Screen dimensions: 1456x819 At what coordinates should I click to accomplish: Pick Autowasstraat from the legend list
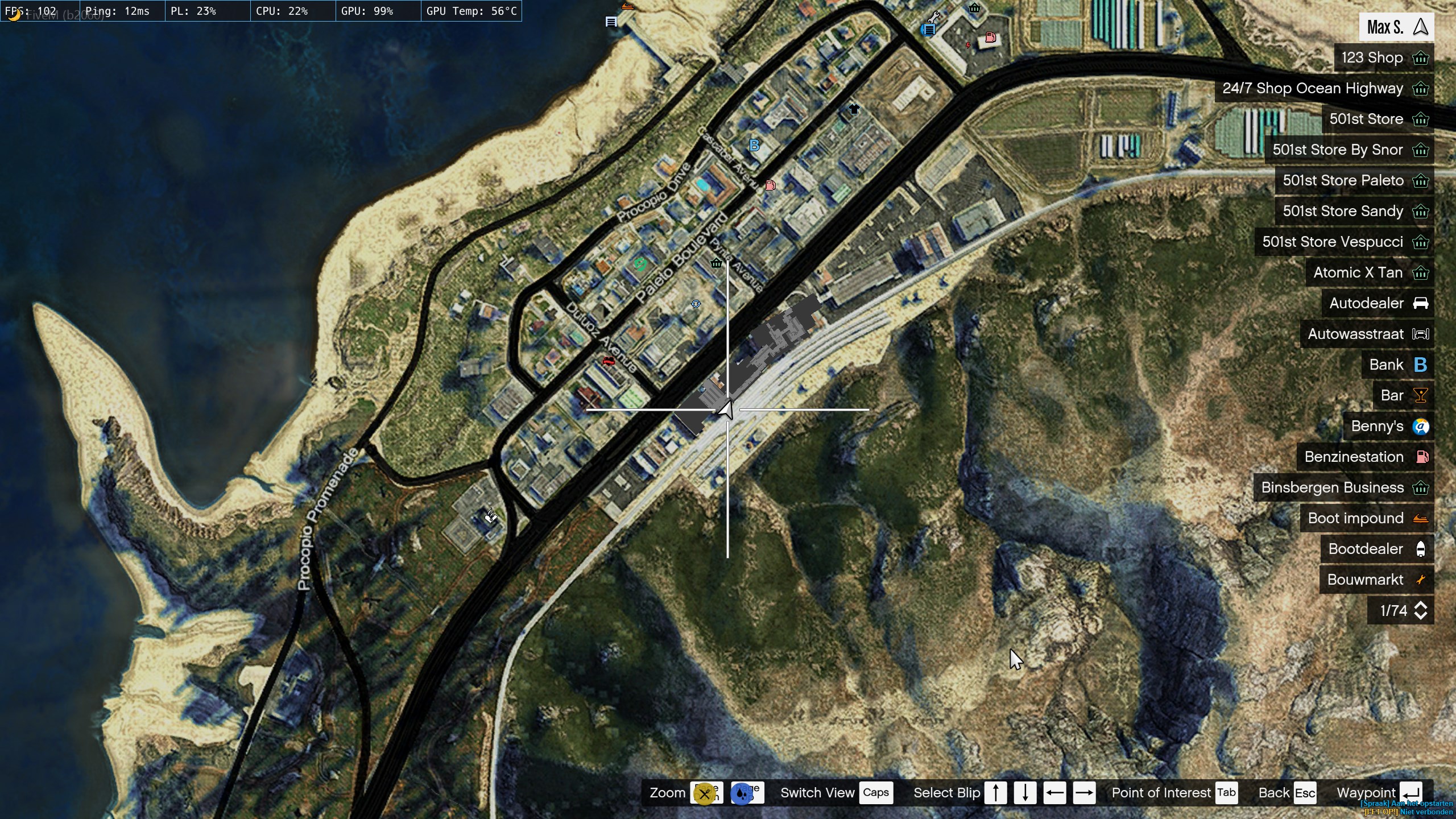pyautogui.click(x=1366, y=334)
